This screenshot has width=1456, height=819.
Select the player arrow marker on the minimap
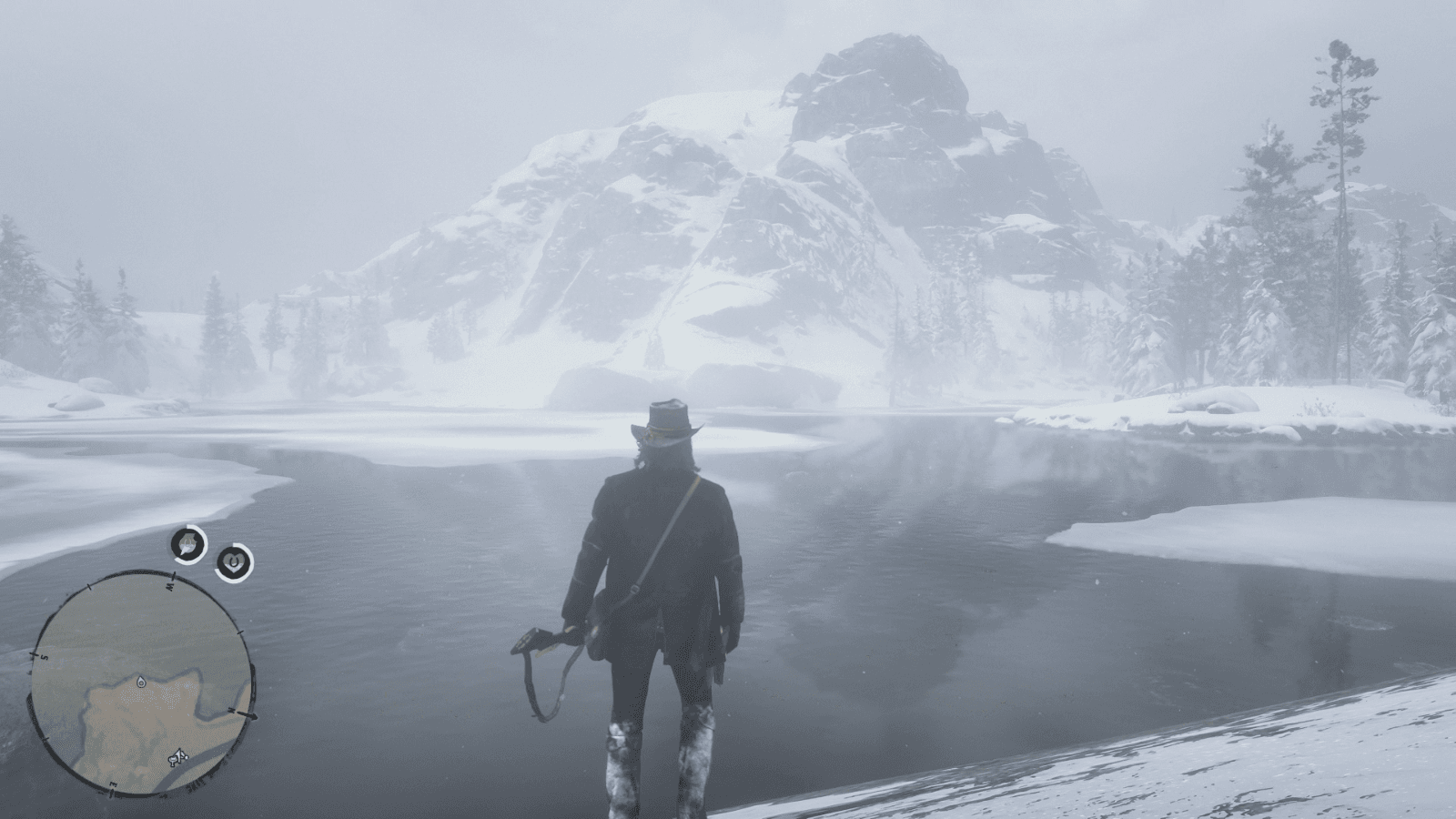pos(140,682)
